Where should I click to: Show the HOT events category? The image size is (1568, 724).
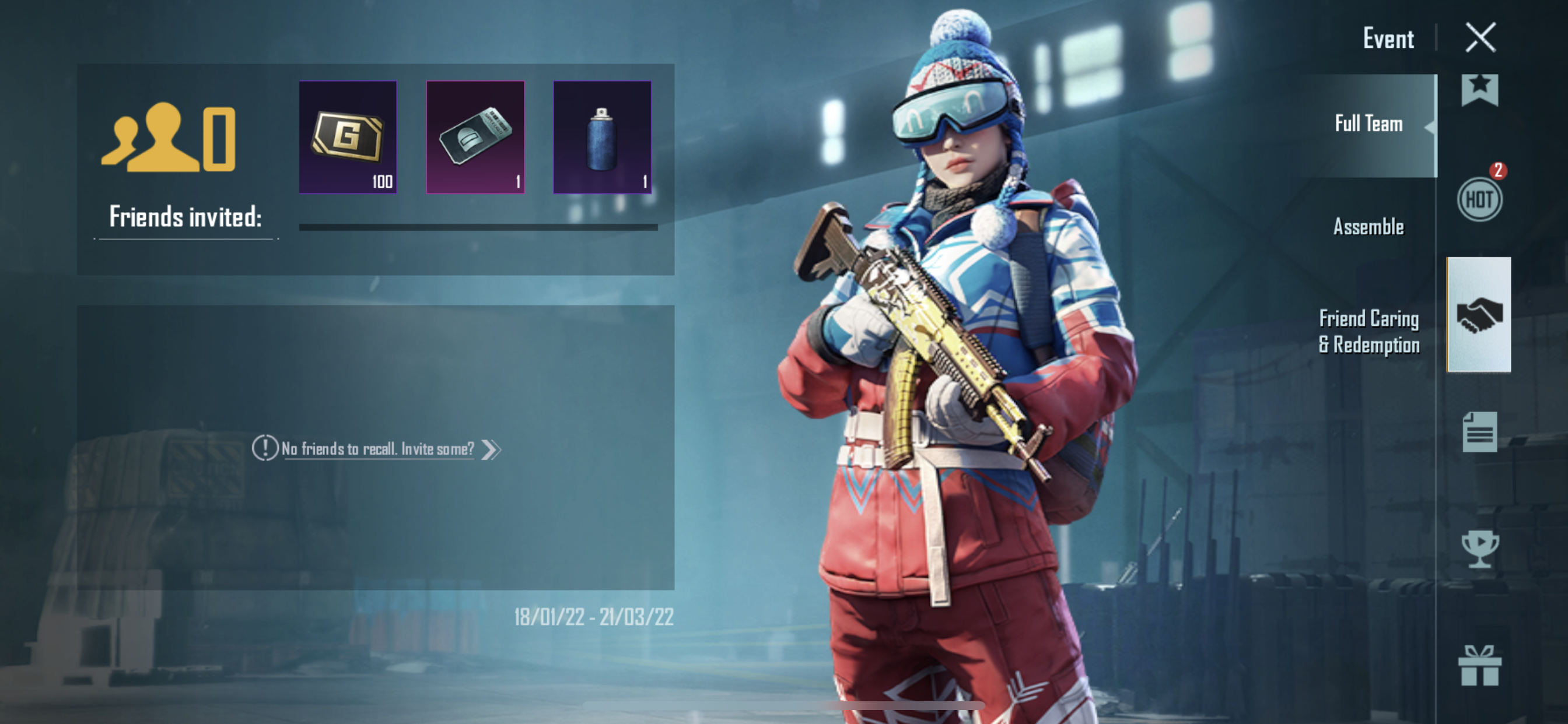click(x=1479, y=199)
